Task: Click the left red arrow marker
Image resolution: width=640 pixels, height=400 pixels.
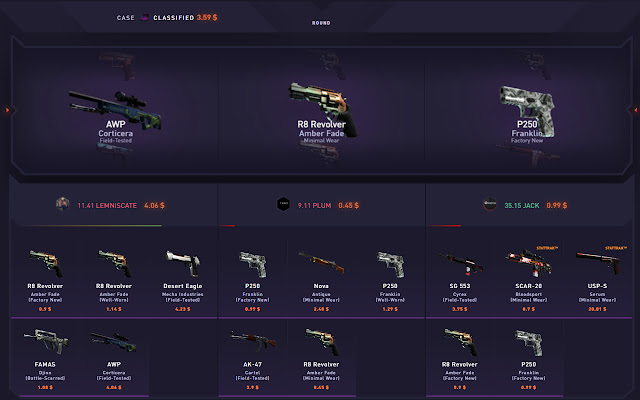Action: (x=7, y=110)
